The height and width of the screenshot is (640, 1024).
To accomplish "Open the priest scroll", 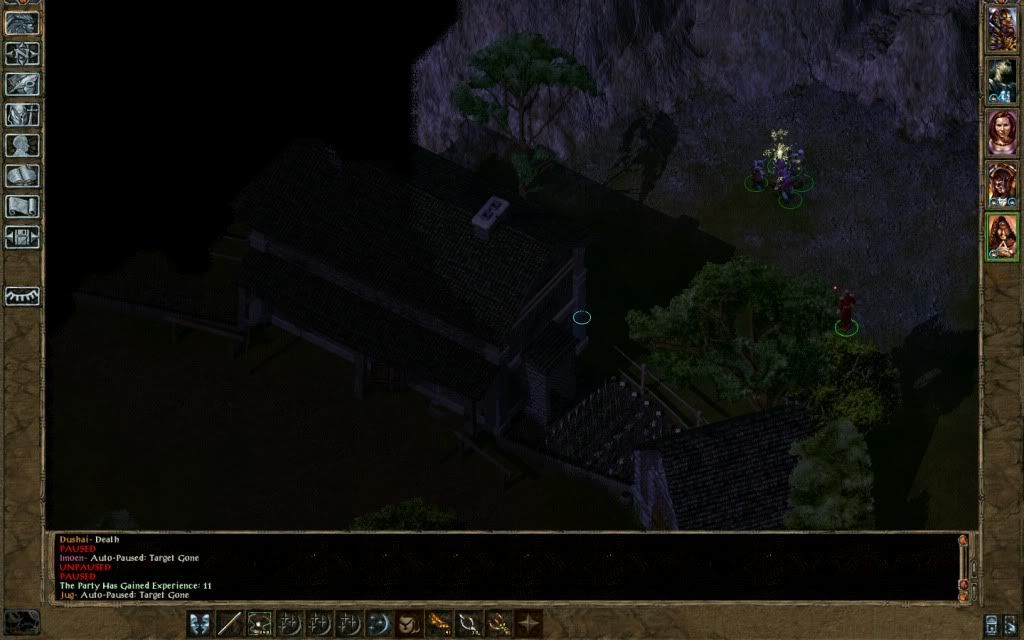I will (22, 207).
